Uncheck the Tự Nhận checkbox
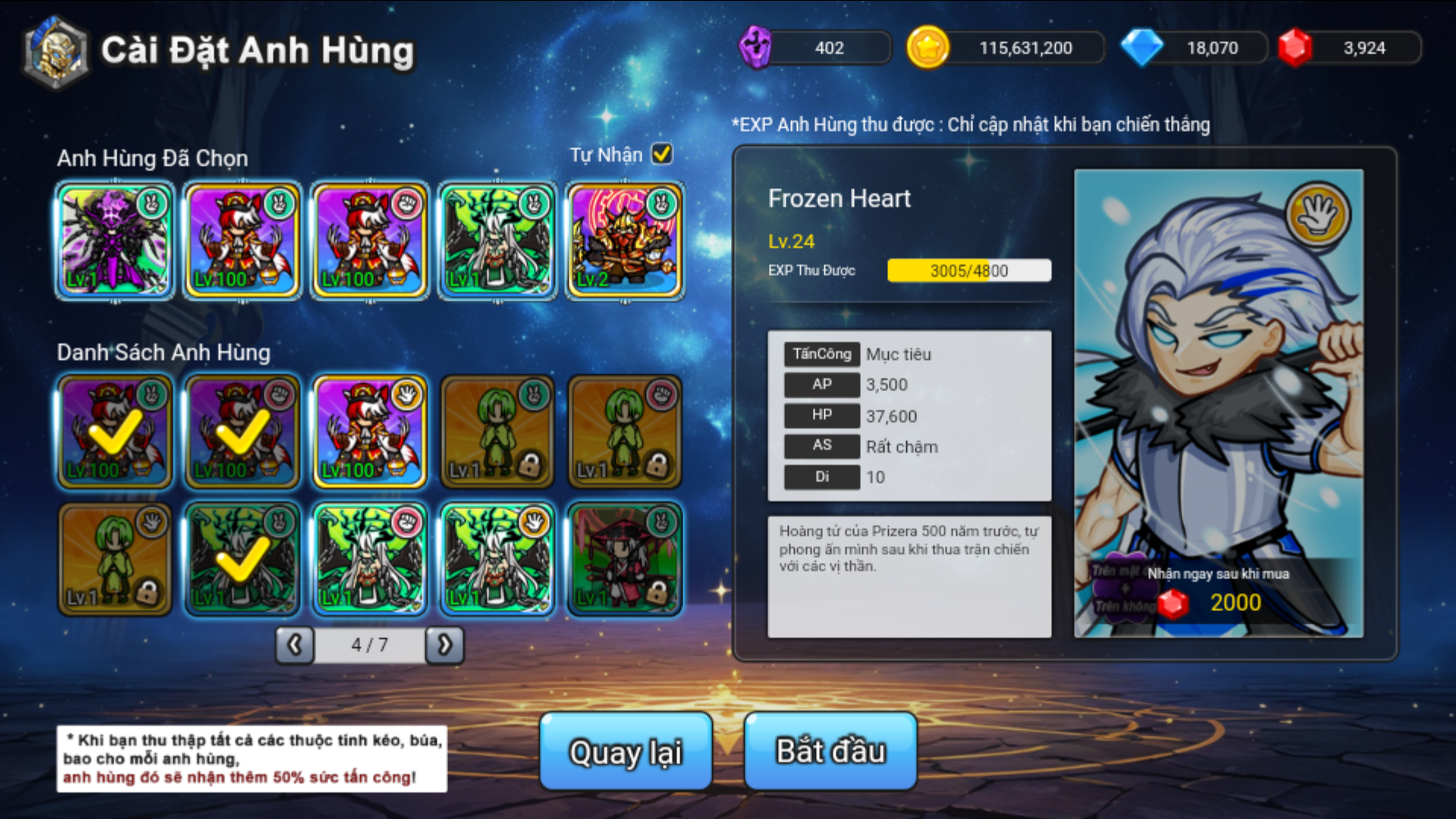The height and width of the screenshot is (819, 1456). click(x=662, y=154)
